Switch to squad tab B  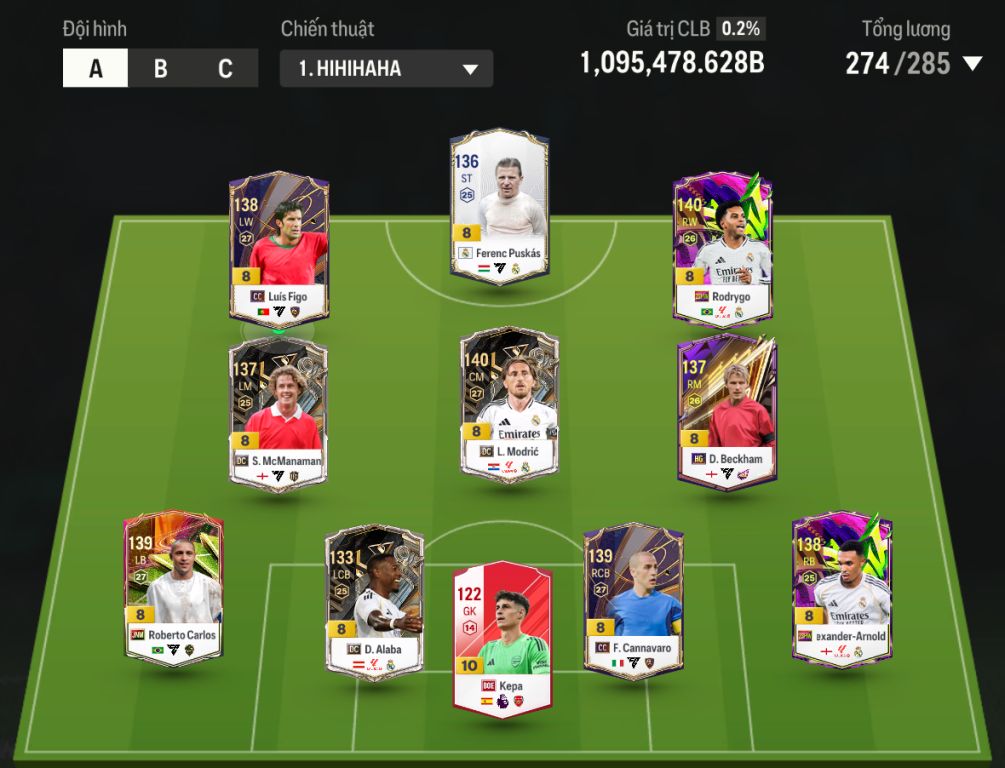coord(160,69)
